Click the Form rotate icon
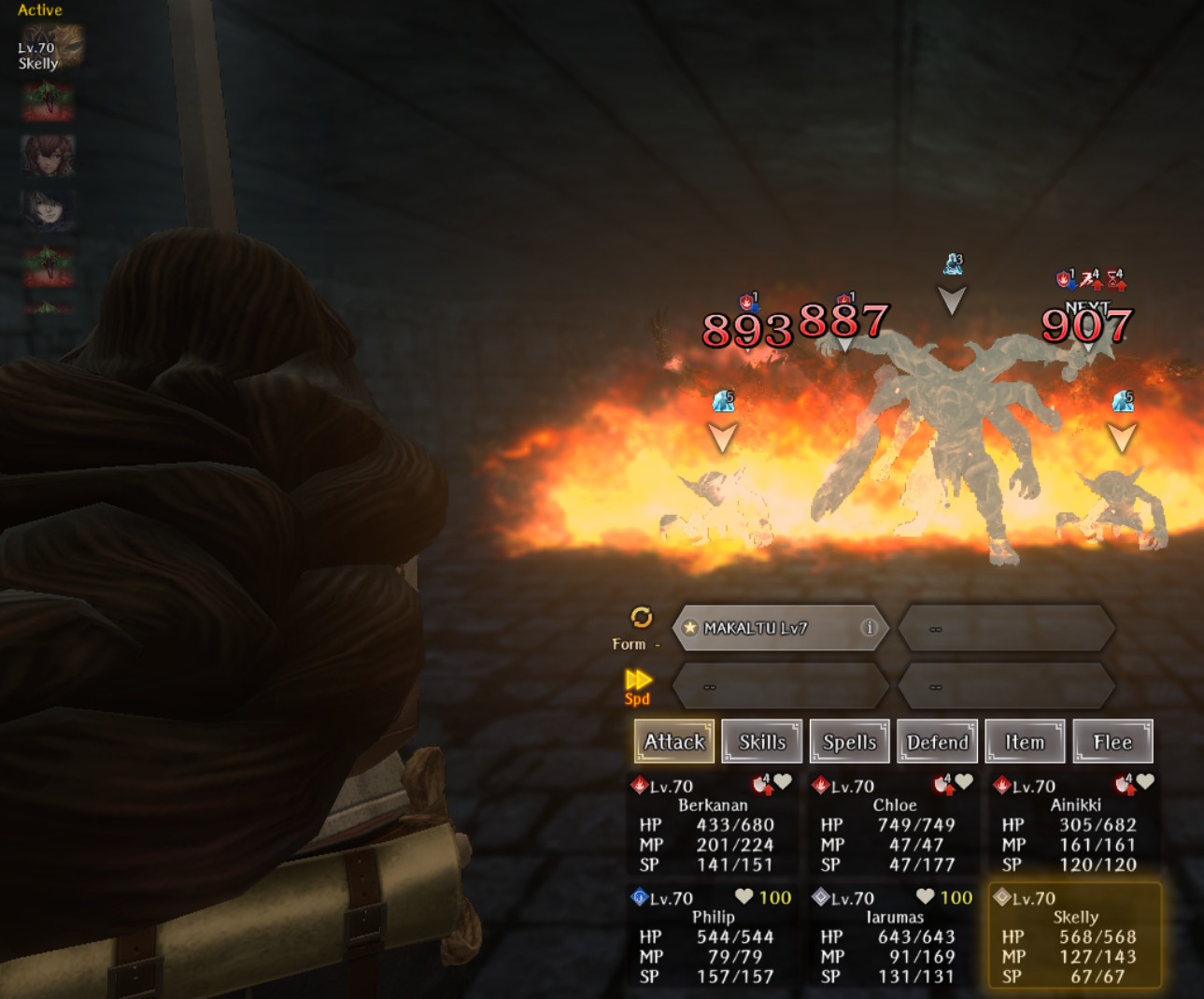This screenshot has width=1204, height=999. coord(641,617)
